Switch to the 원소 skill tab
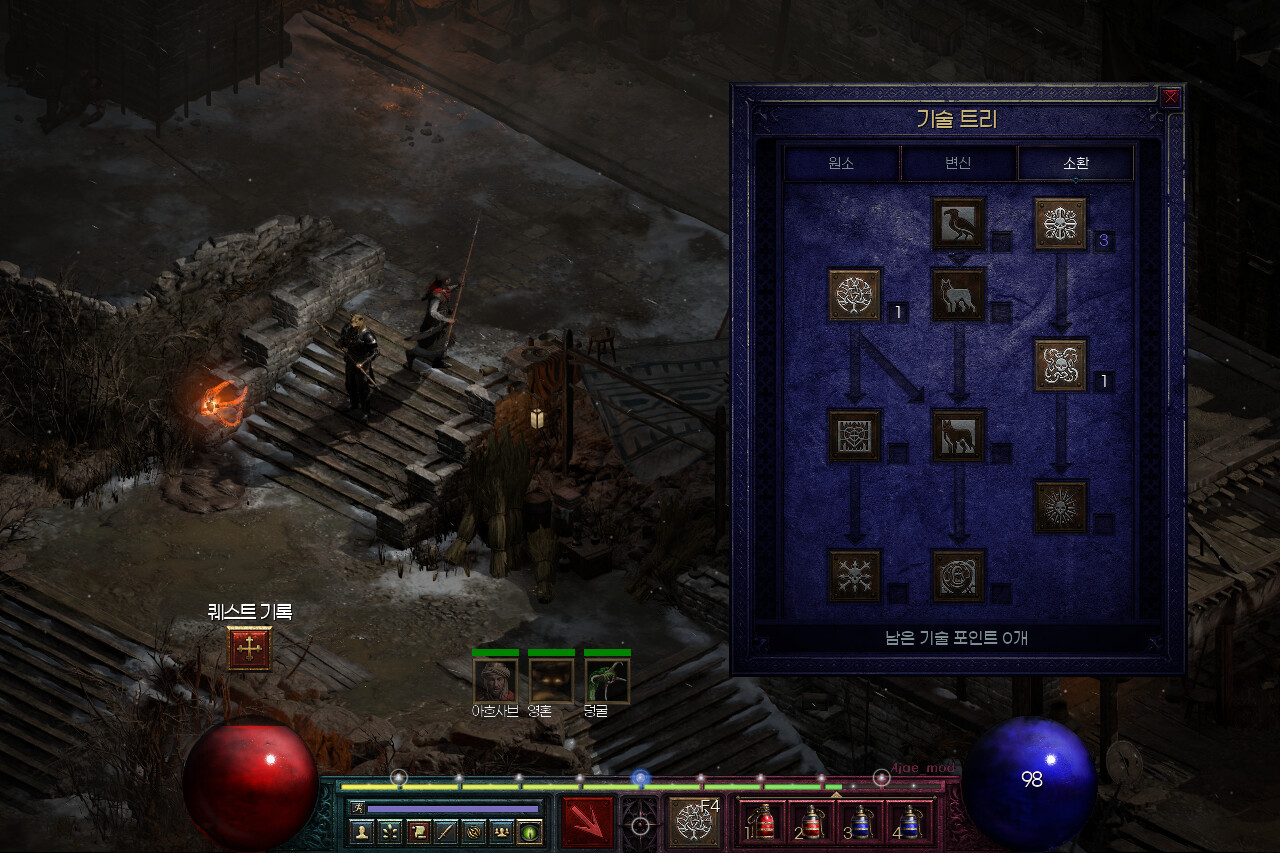1280x853 pixels. 842,164
